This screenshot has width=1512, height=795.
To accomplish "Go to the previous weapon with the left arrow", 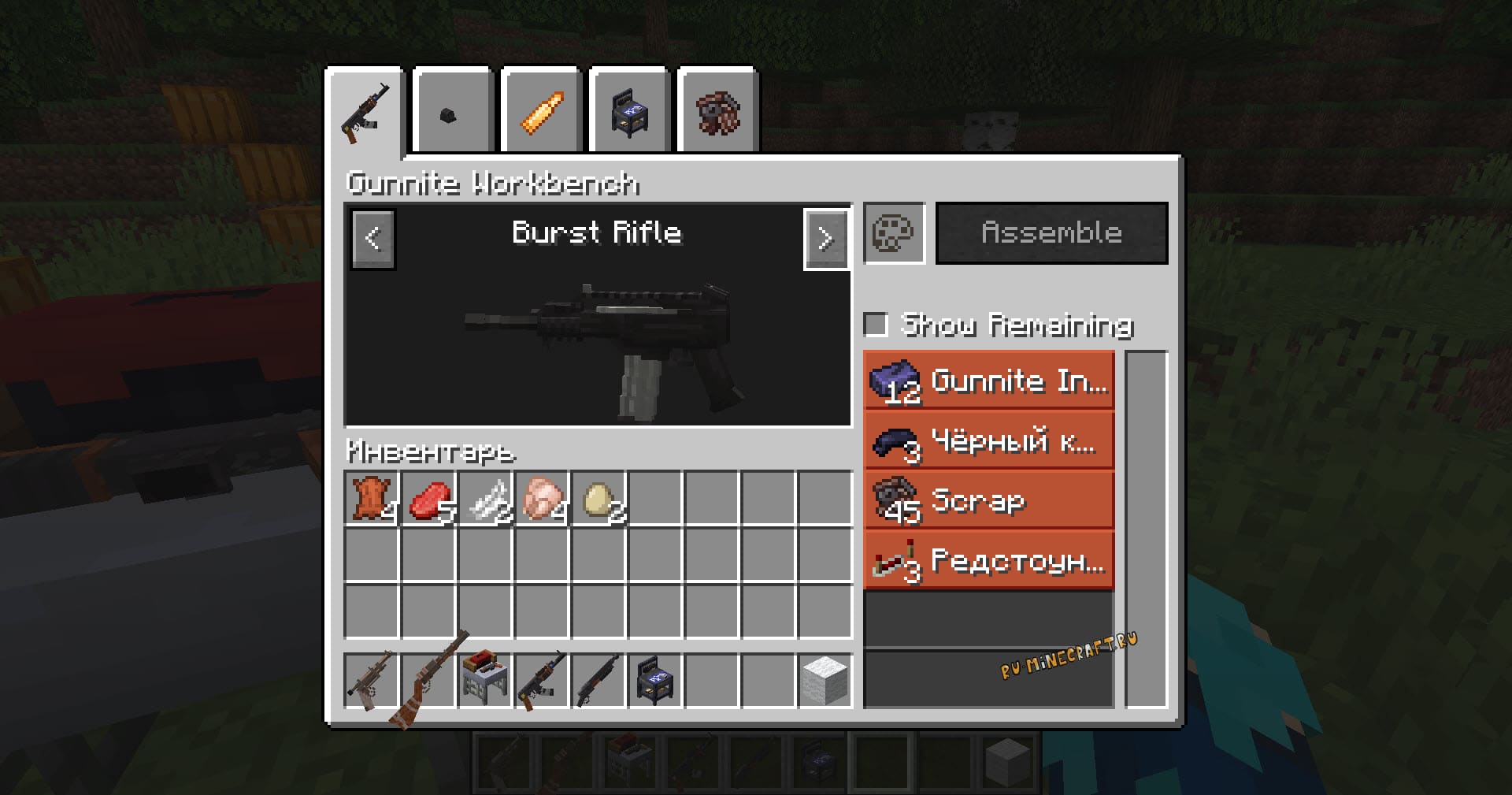I will coord(373,239).
